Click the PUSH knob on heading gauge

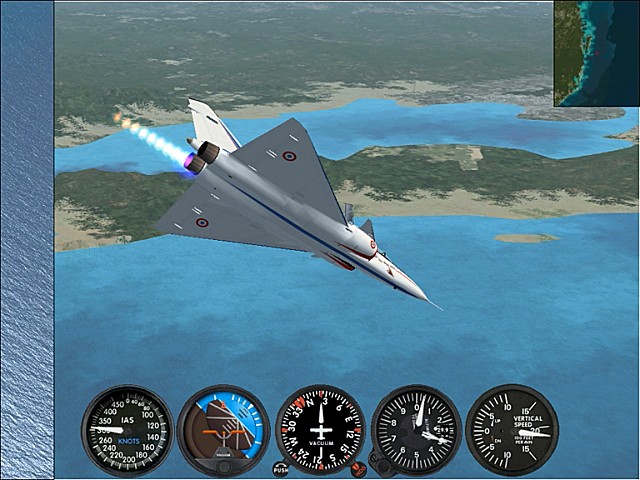coord(281,468)
